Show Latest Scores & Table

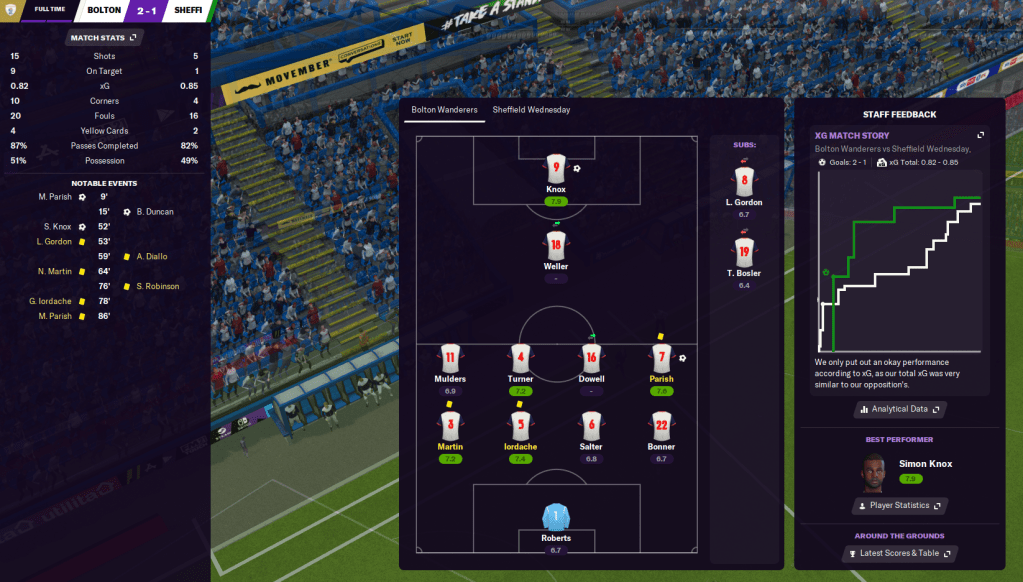(x=900, y=553)
